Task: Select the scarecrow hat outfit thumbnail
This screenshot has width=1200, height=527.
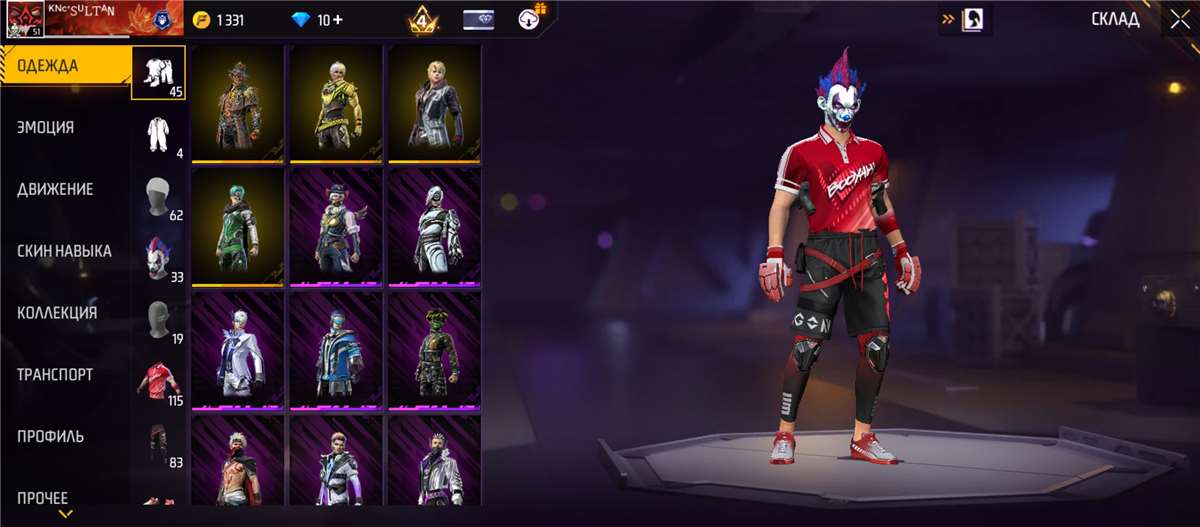Action: [x=237, y=102]
